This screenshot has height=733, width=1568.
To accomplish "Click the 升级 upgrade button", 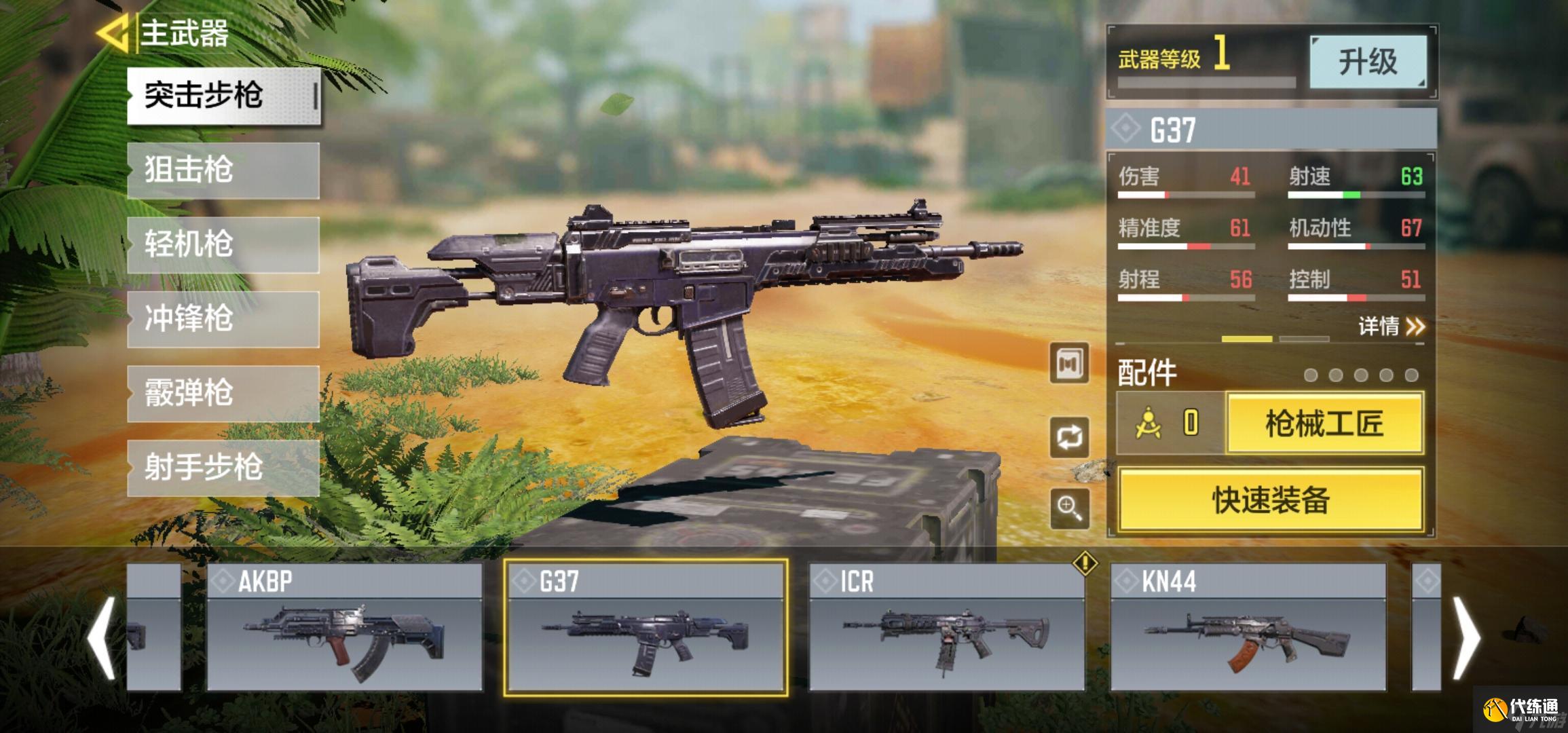I will pyautogui.click(x=1367, y=62).
